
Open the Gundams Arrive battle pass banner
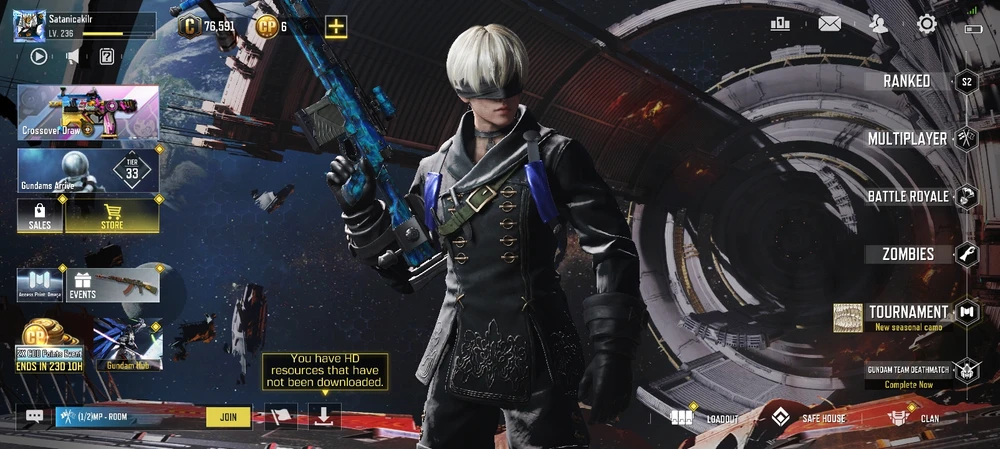click(88, 170)
